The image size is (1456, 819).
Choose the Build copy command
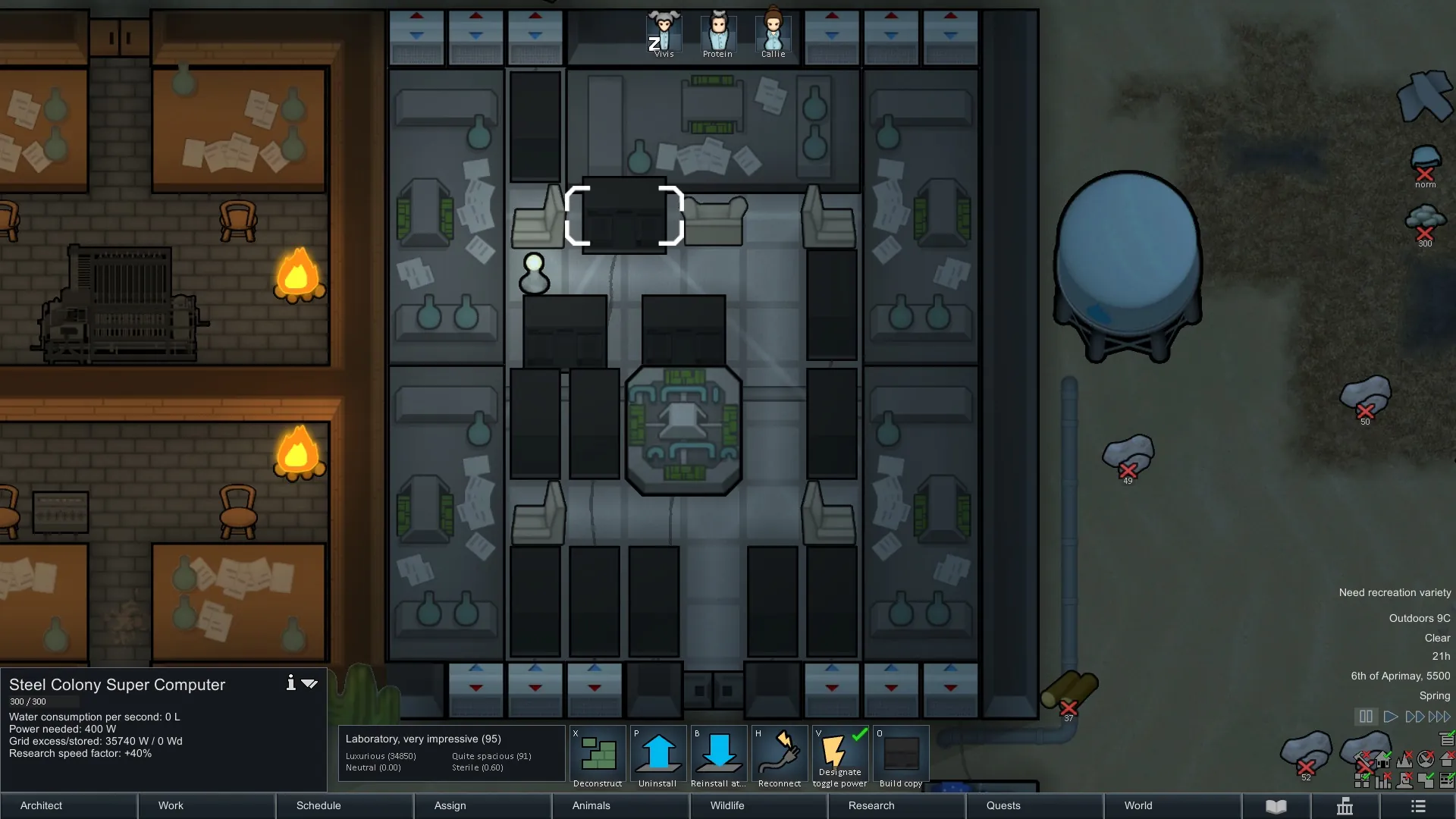(901, 757)
